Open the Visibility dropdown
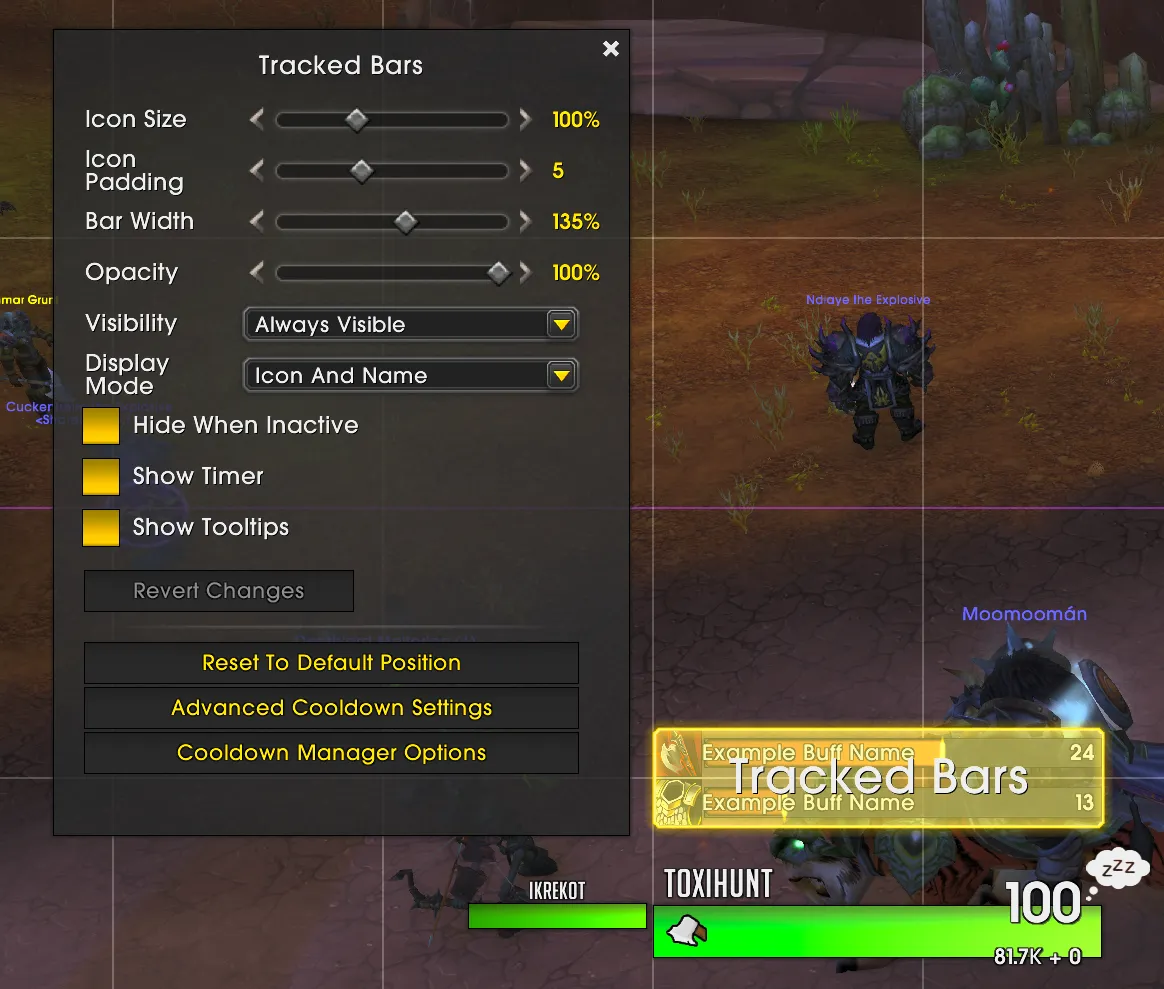This screenshot has height=989, width=1164. coord(411,324)
